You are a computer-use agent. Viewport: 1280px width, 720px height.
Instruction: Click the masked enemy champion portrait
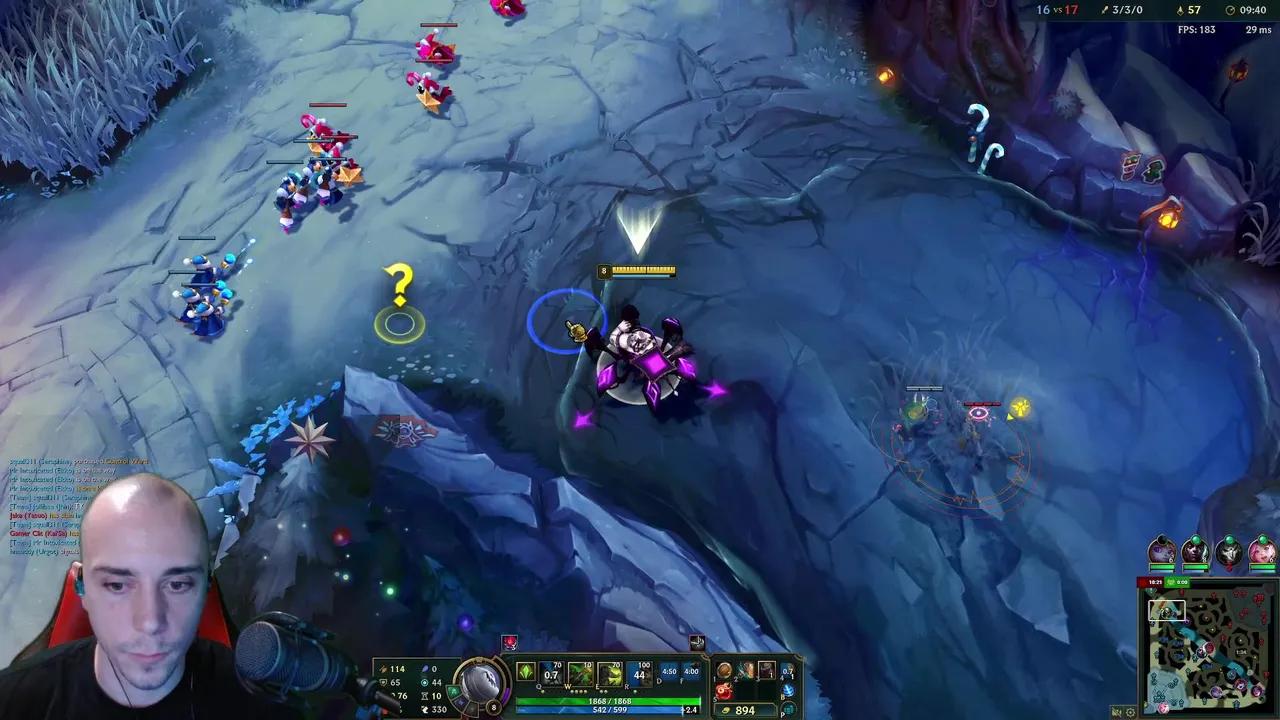point(1230,552)
